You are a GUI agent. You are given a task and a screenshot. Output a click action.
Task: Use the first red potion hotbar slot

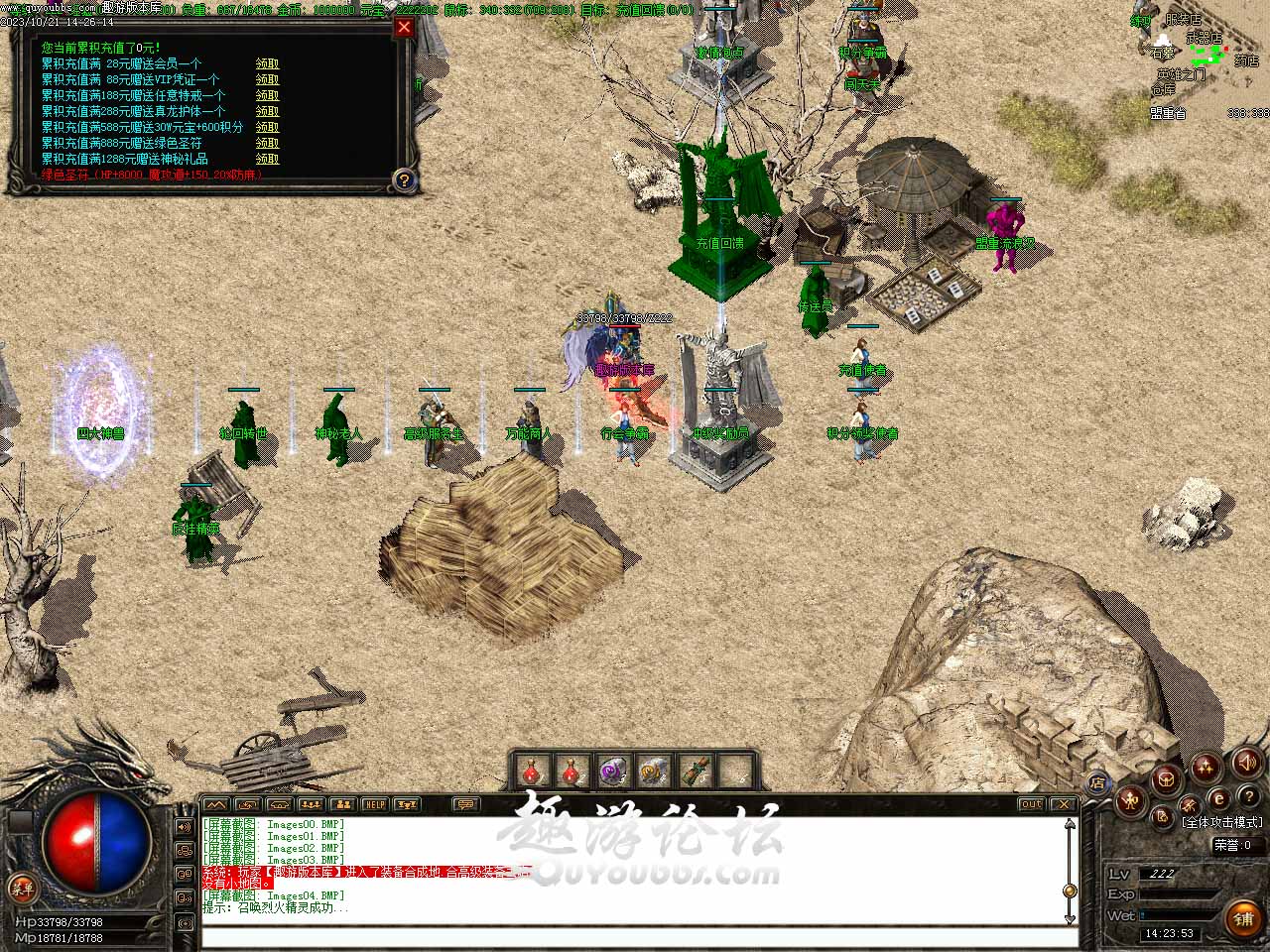533,771
